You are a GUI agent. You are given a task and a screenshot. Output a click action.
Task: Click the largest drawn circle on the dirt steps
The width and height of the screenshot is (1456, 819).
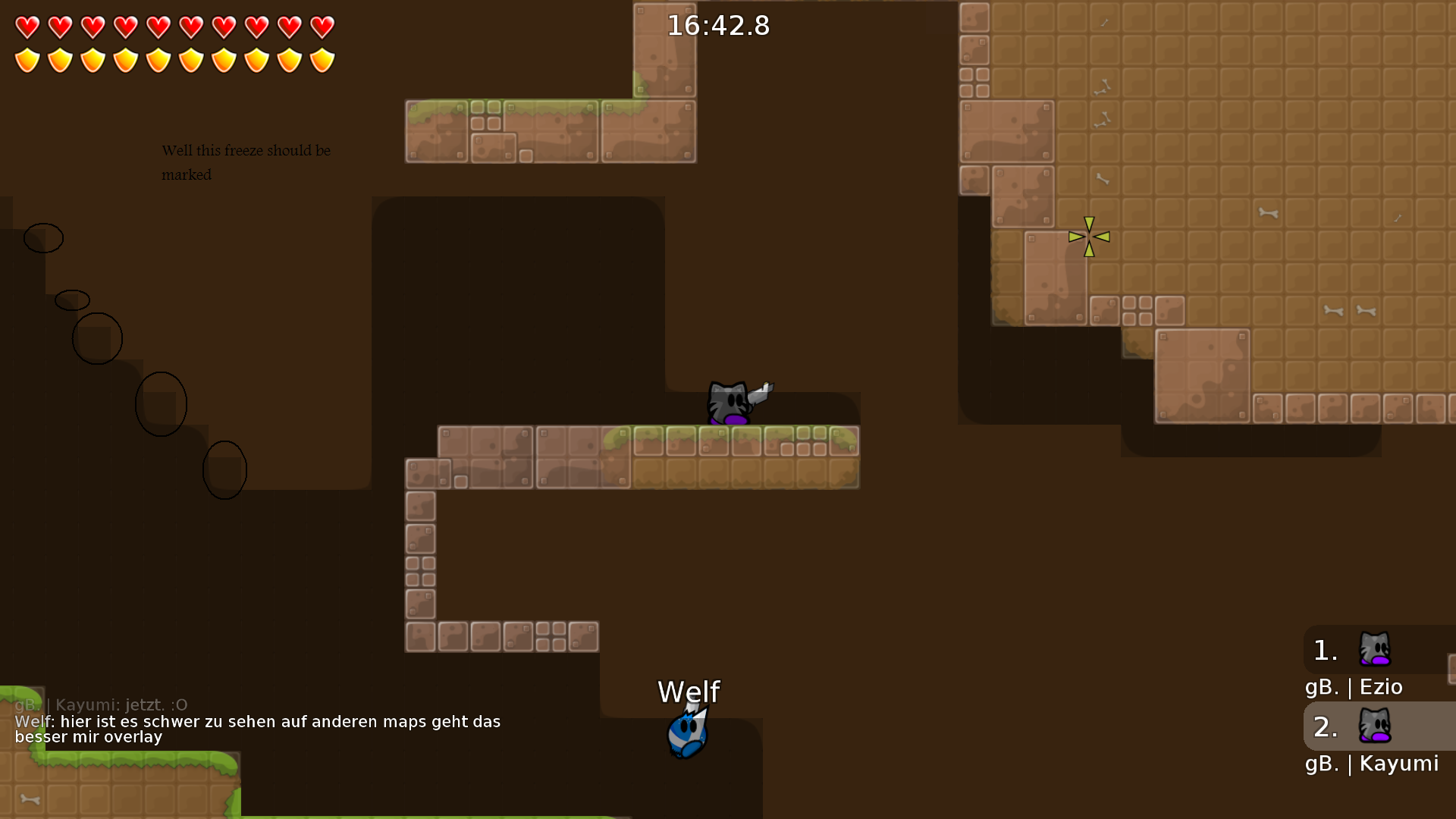(161, 403)
